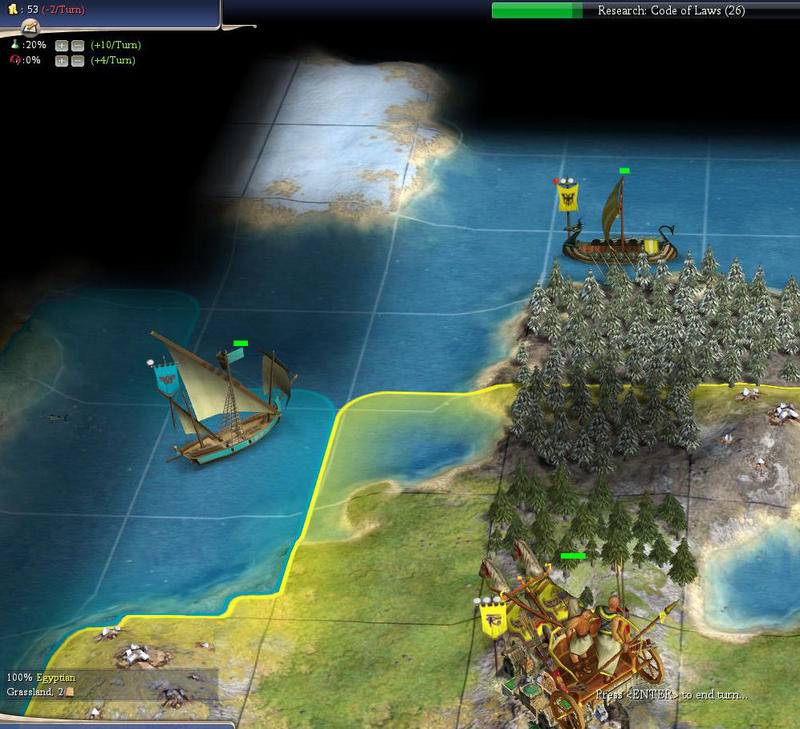Lower the culture rate percentage
Image resolution: width=800 pixels, height=729 pixels.
[77, 61]
